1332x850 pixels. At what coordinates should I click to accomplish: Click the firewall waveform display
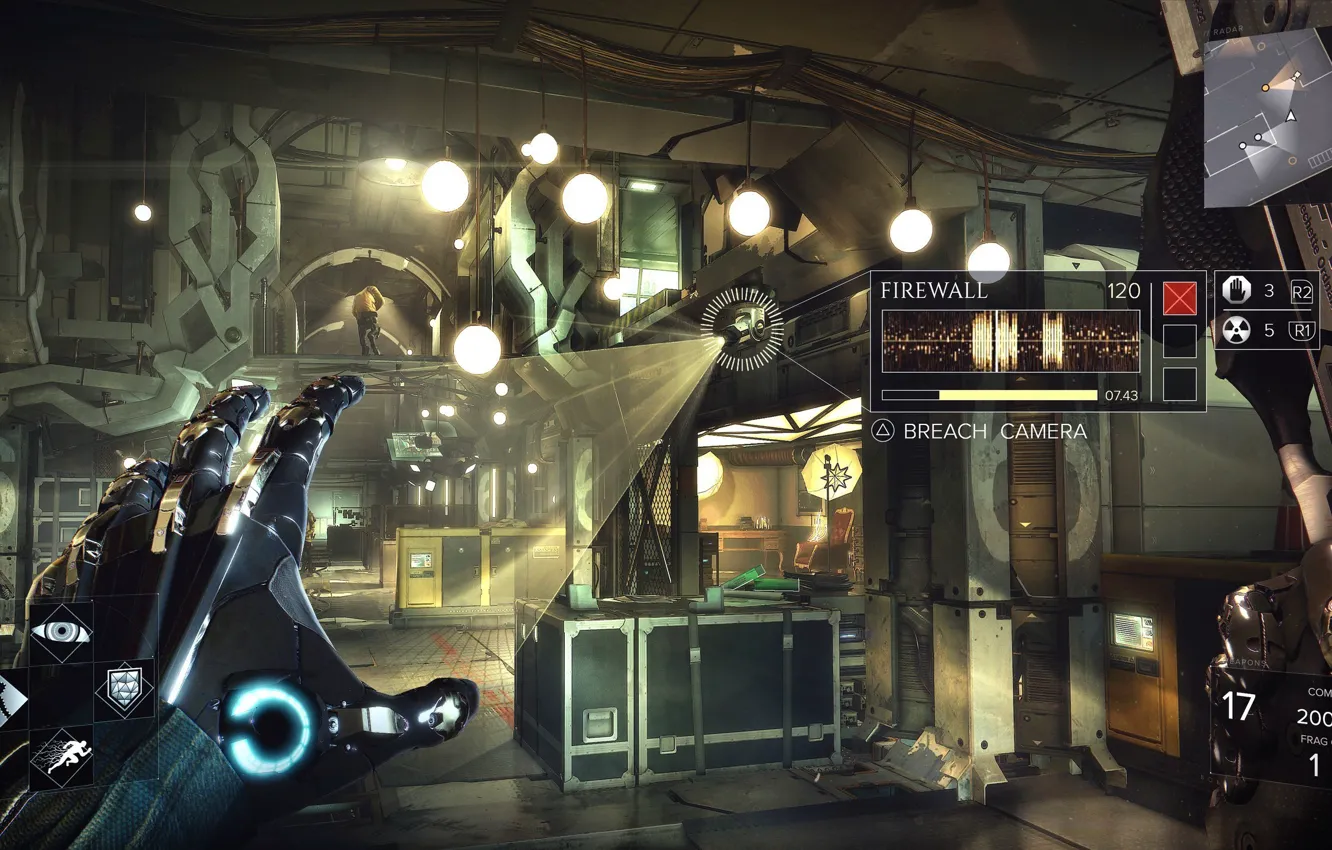1010,338
